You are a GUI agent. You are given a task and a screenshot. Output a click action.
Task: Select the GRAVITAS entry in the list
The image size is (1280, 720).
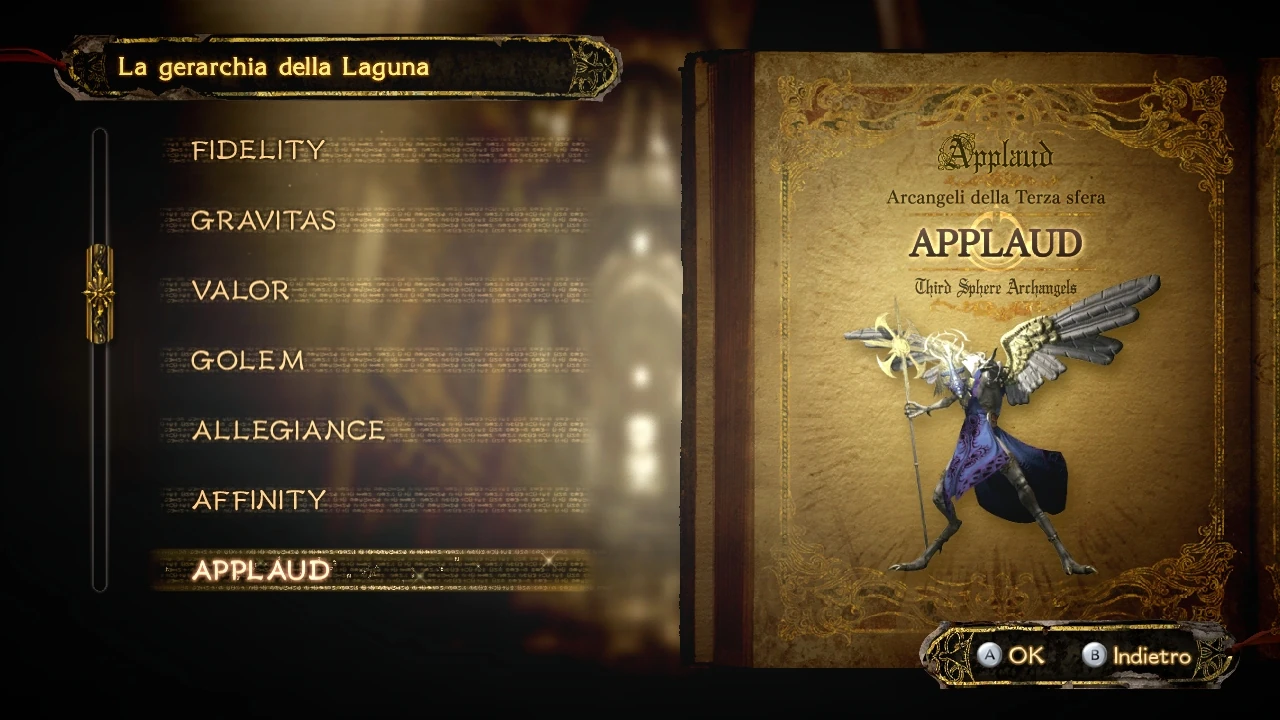pyautogui.click(x=265, y=220)
